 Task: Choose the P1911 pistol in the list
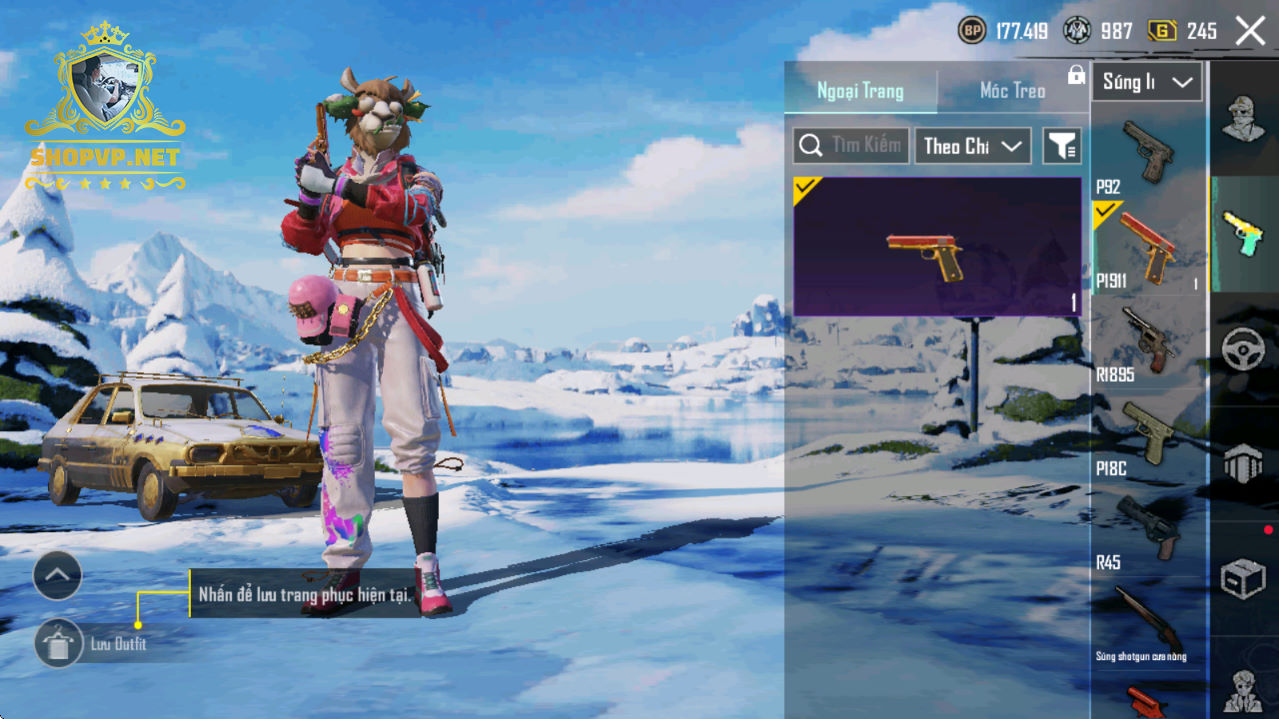(x=1147, y=247)
